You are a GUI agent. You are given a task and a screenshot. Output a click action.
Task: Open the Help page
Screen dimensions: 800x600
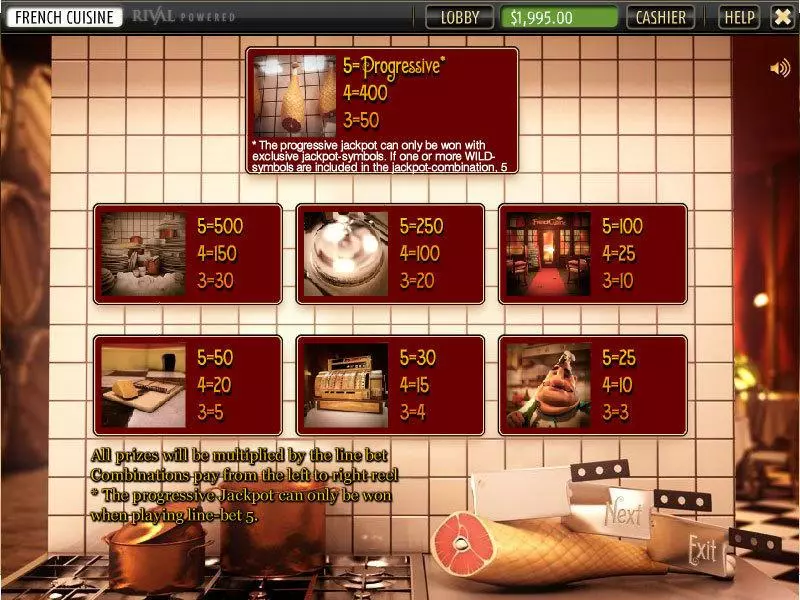tap(739, 17)
